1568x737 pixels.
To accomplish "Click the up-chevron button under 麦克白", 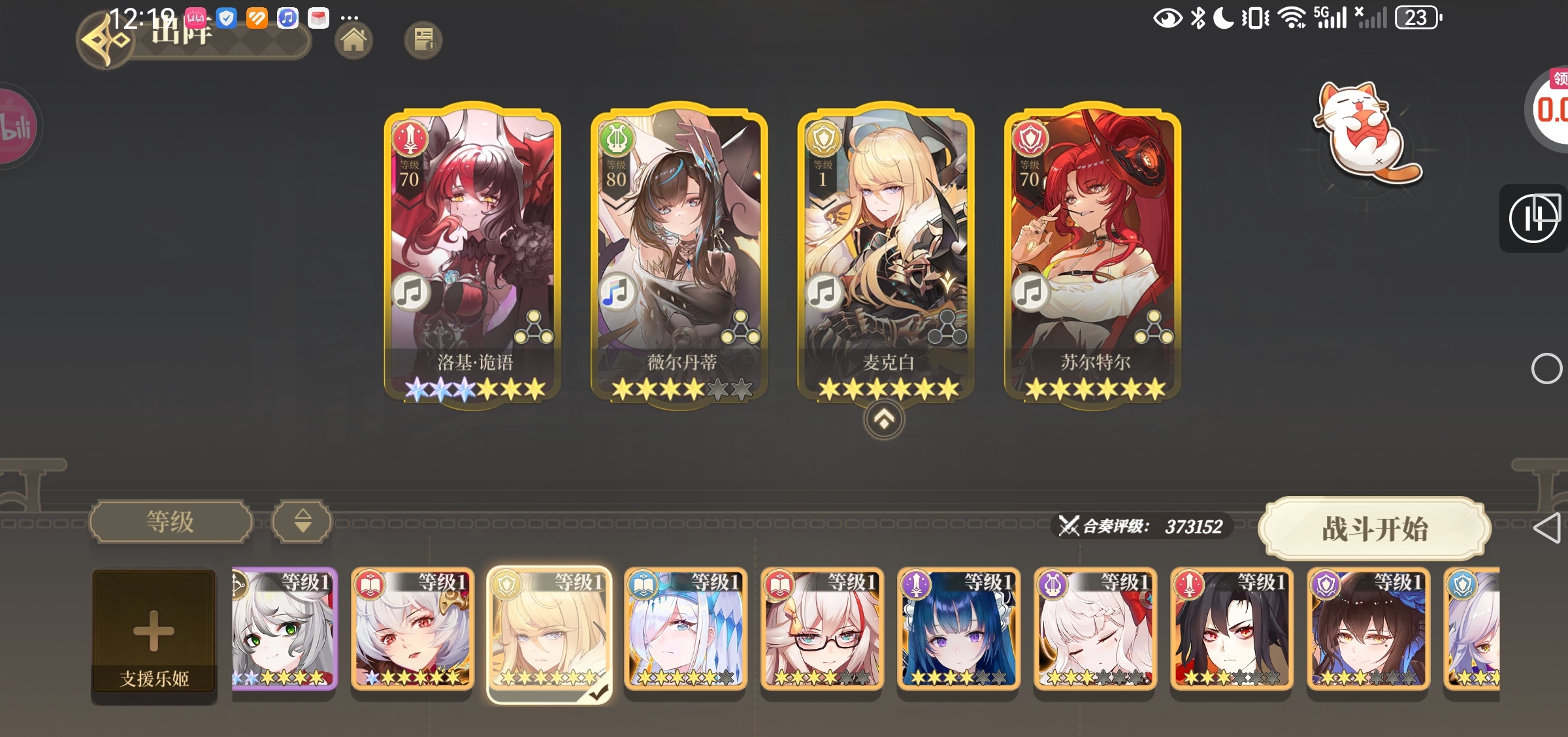I will [884, 419].
